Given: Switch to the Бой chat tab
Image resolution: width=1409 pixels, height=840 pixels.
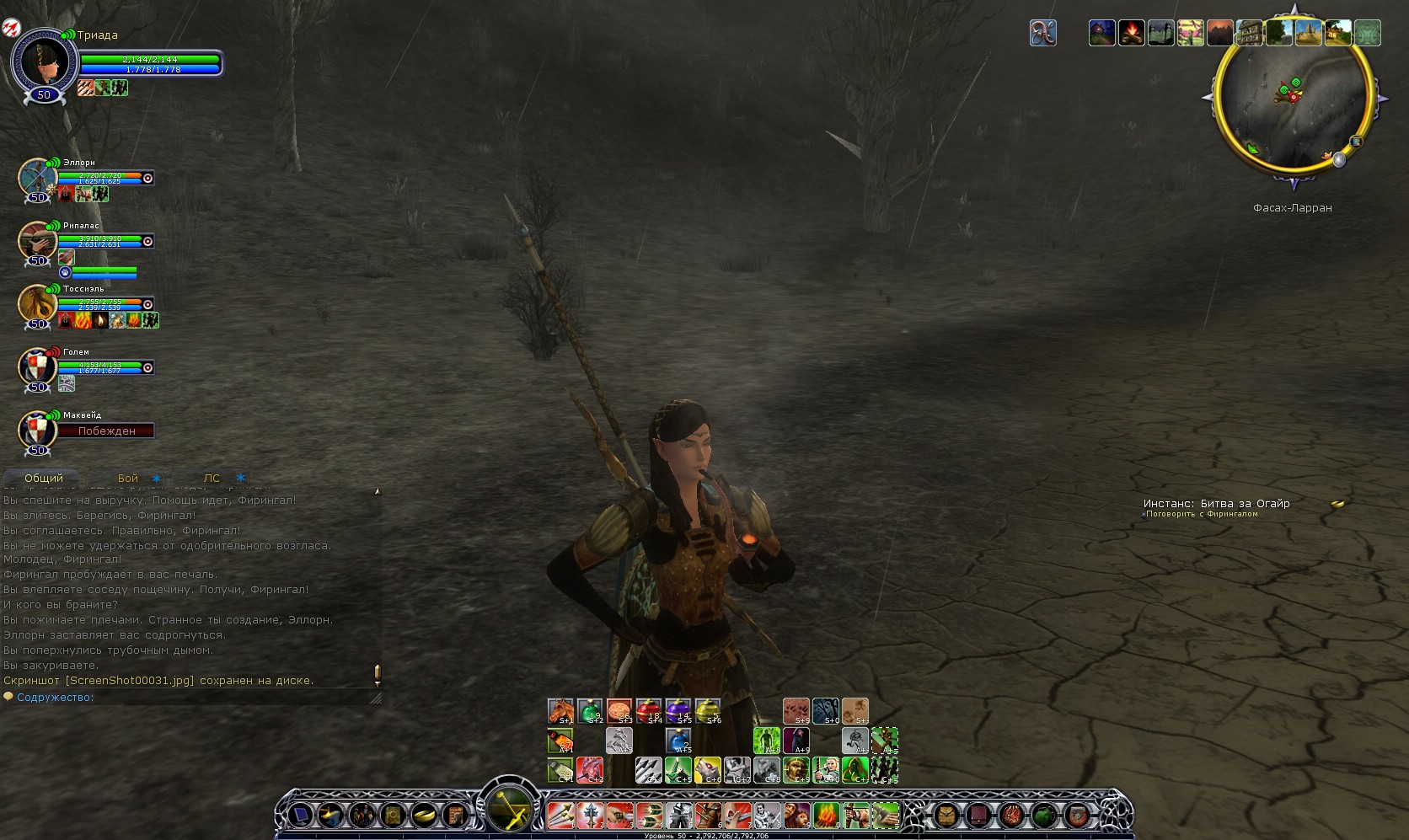Looking at the screenshot, I should click(128, 478).
